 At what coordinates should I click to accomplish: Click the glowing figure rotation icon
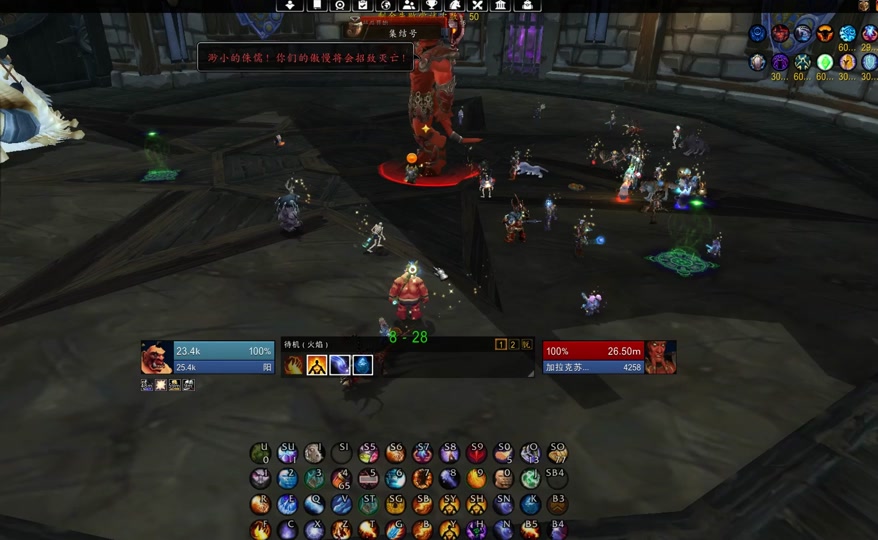(x=317, y=365)
